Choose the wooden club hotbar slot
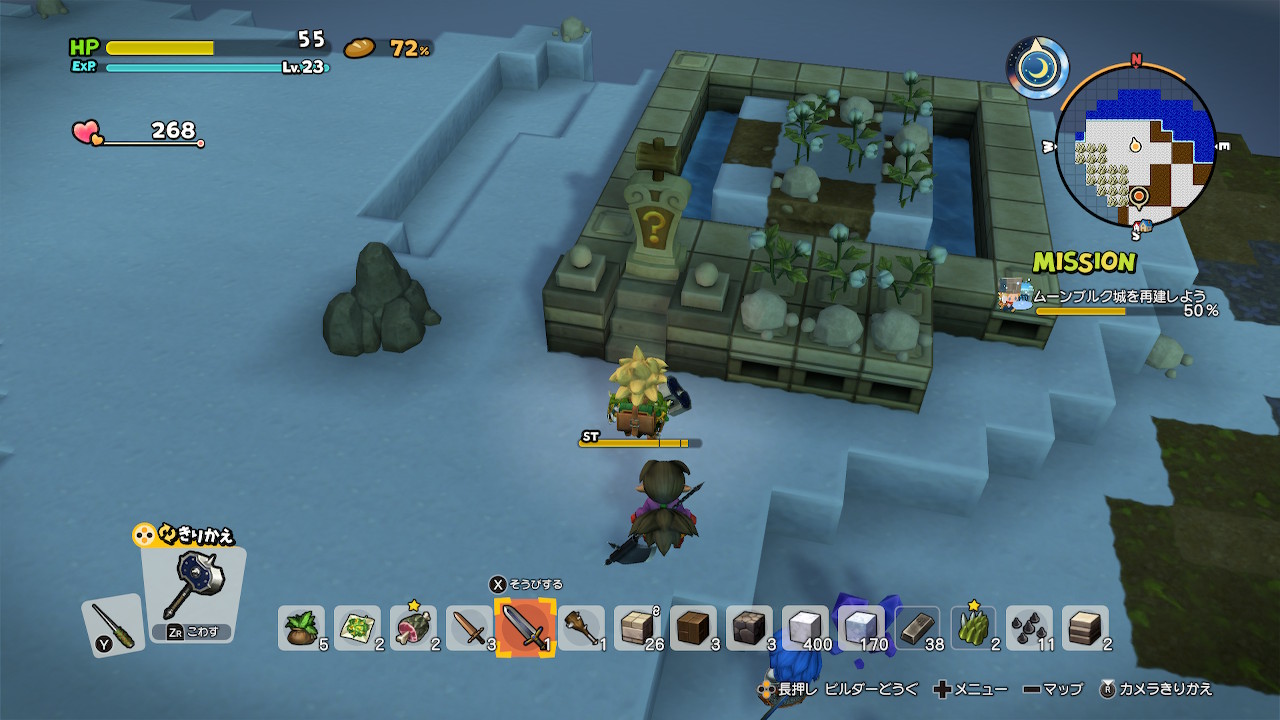Screen dimensions: 1280x720 click(x=581, y=628)
